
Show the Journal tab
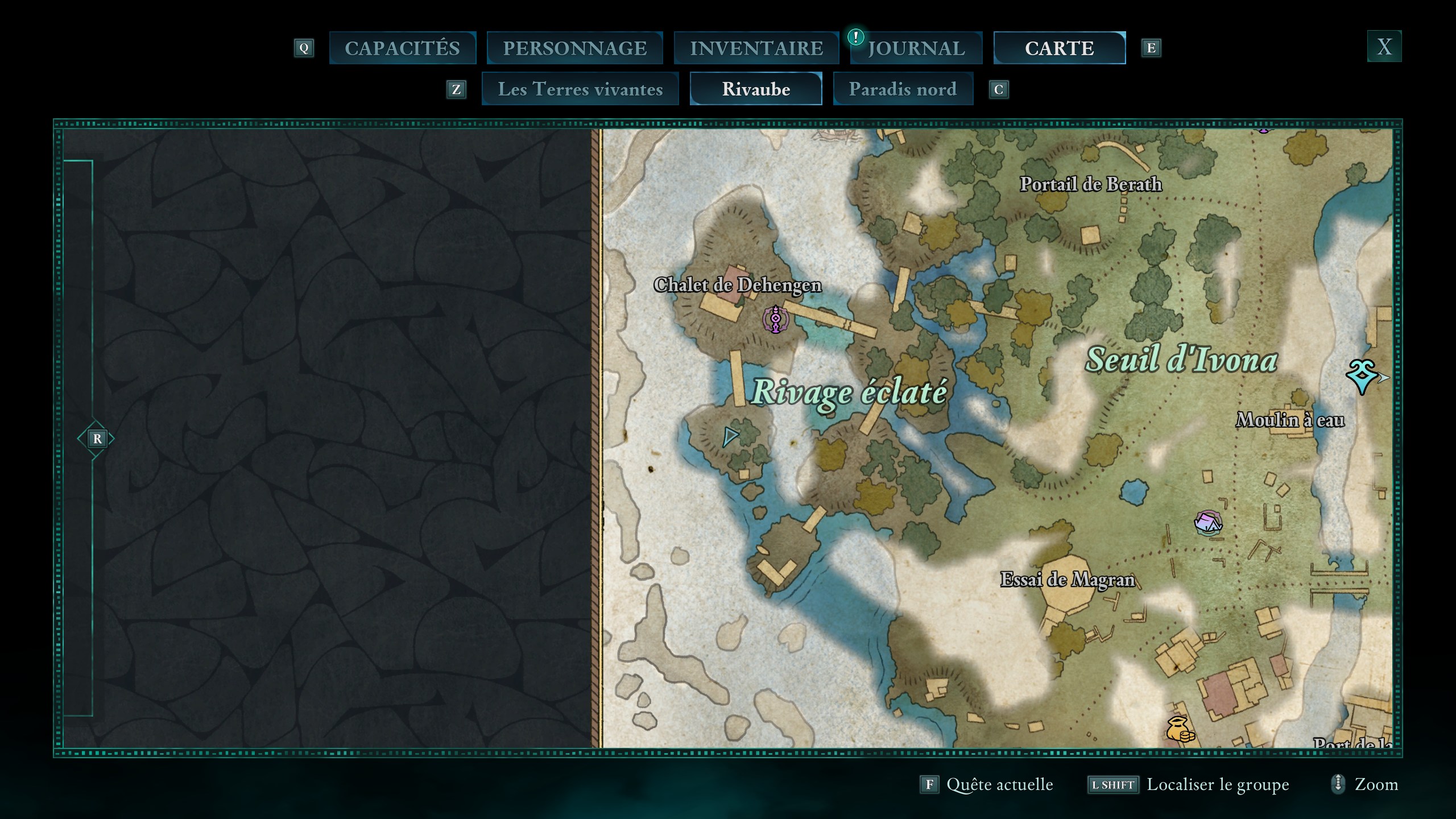tap(916, 48)
